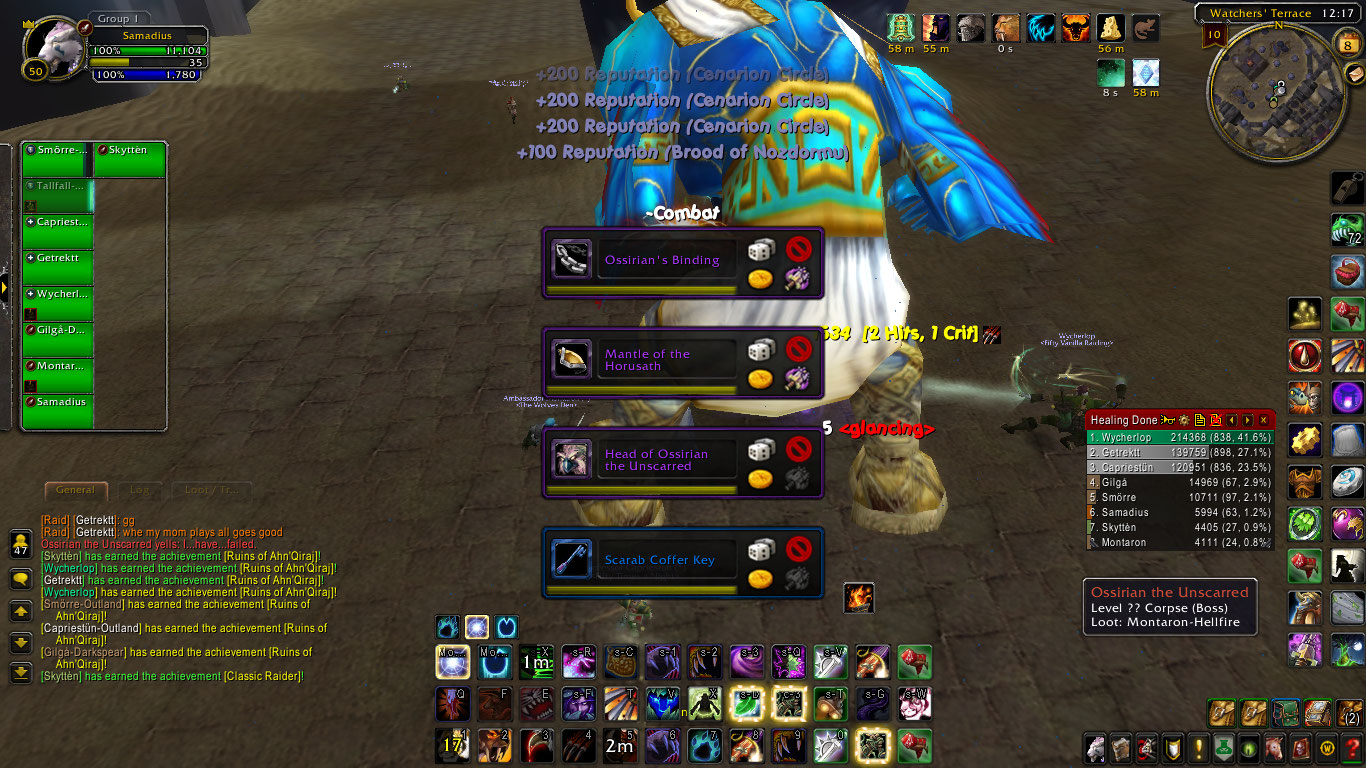Select Wycherlop's row in Healing Done

(x=1180, y=437)
